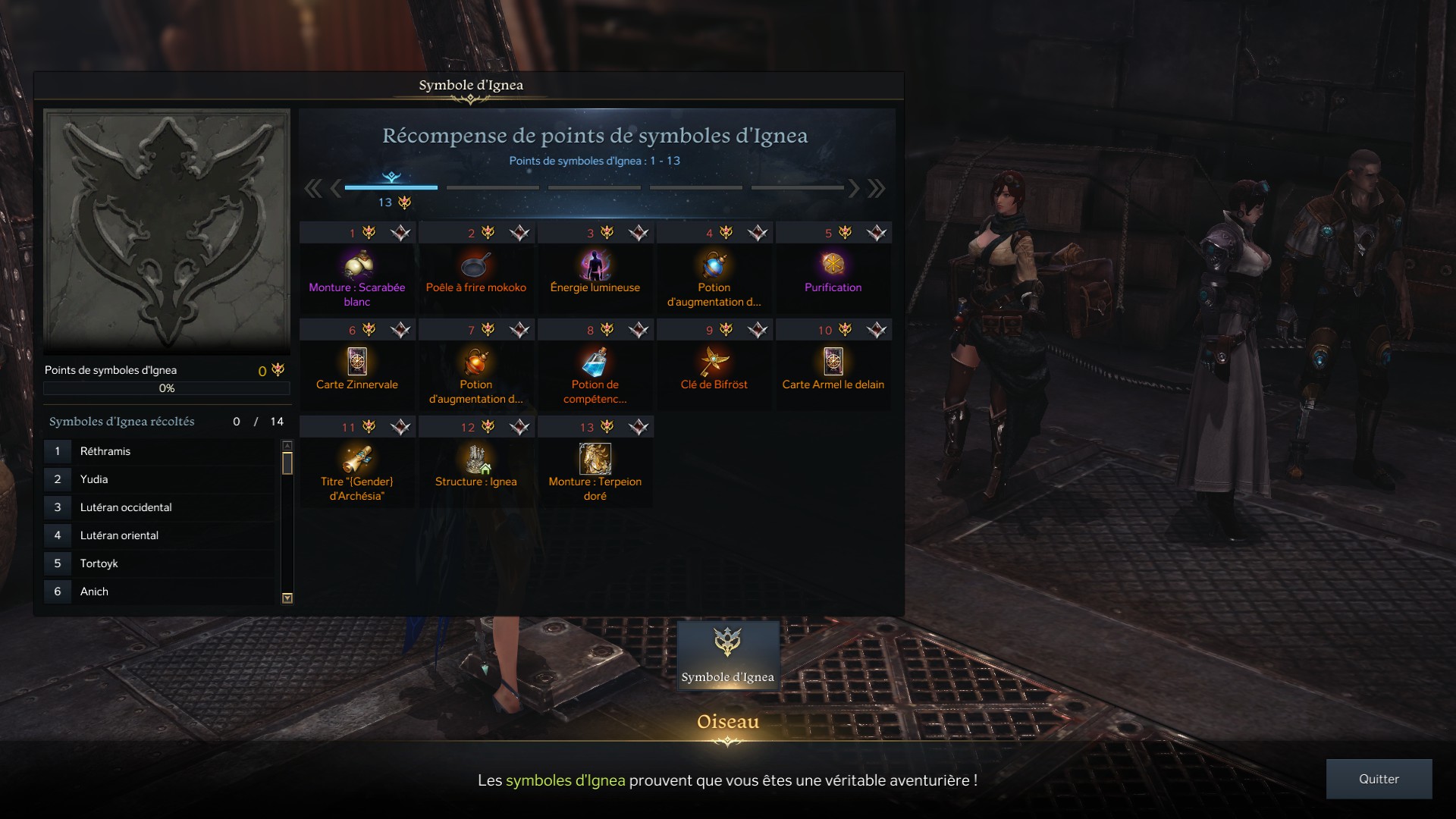Open the Carte Zinnervale reward

(356, 362)
